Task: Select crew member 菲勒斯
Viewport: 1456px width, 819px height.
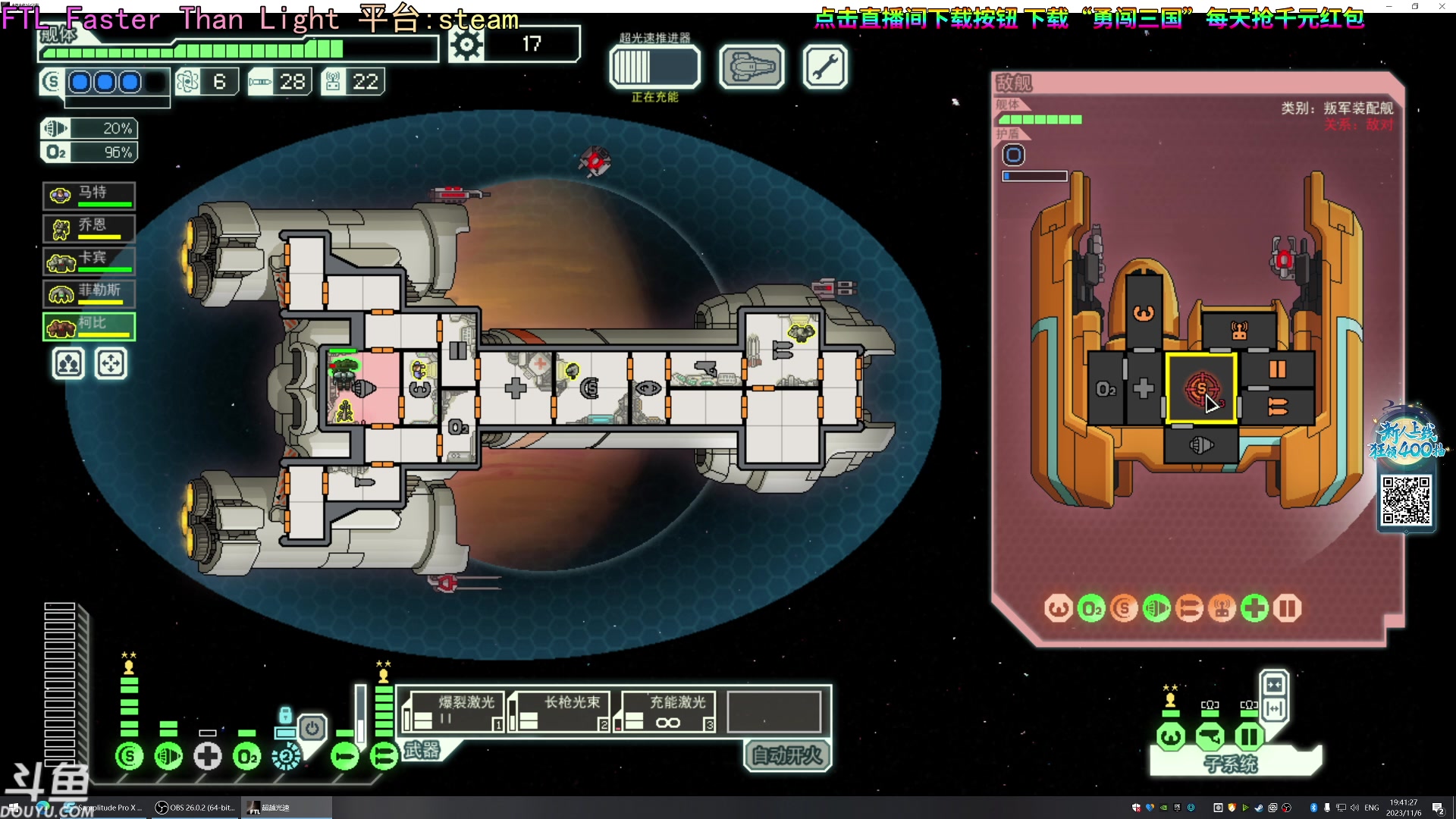Action: click(89, 293)
